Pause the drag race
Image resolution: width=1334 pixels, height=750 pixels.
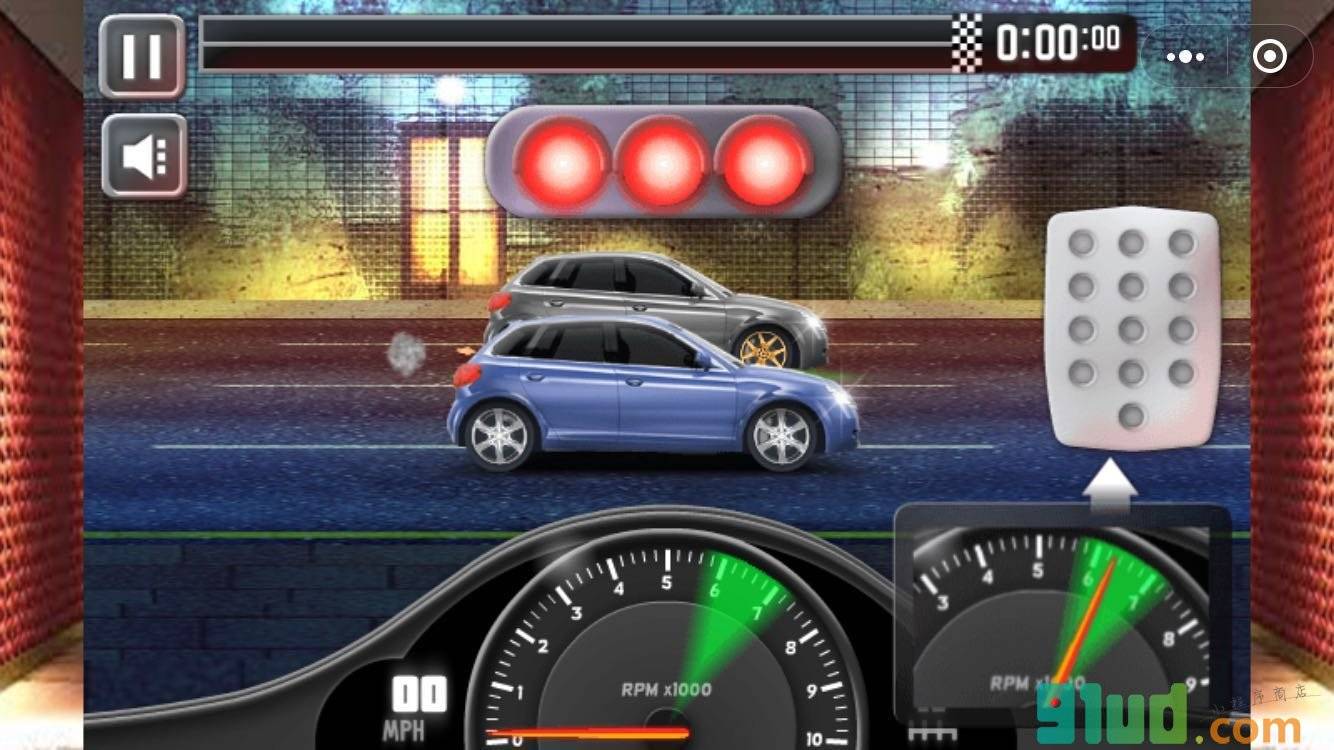pos(142,56)
